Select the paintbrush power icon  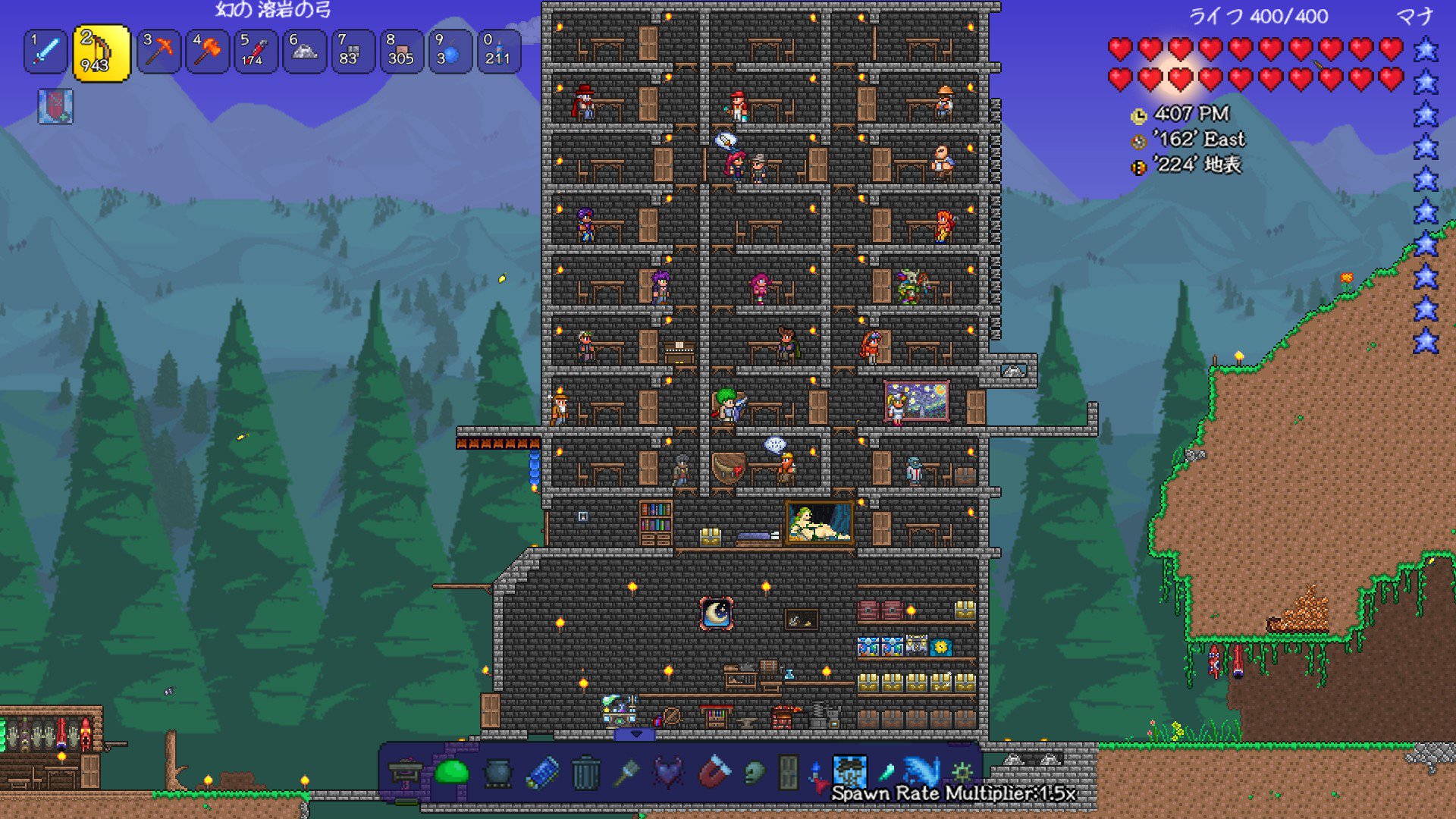629,772
